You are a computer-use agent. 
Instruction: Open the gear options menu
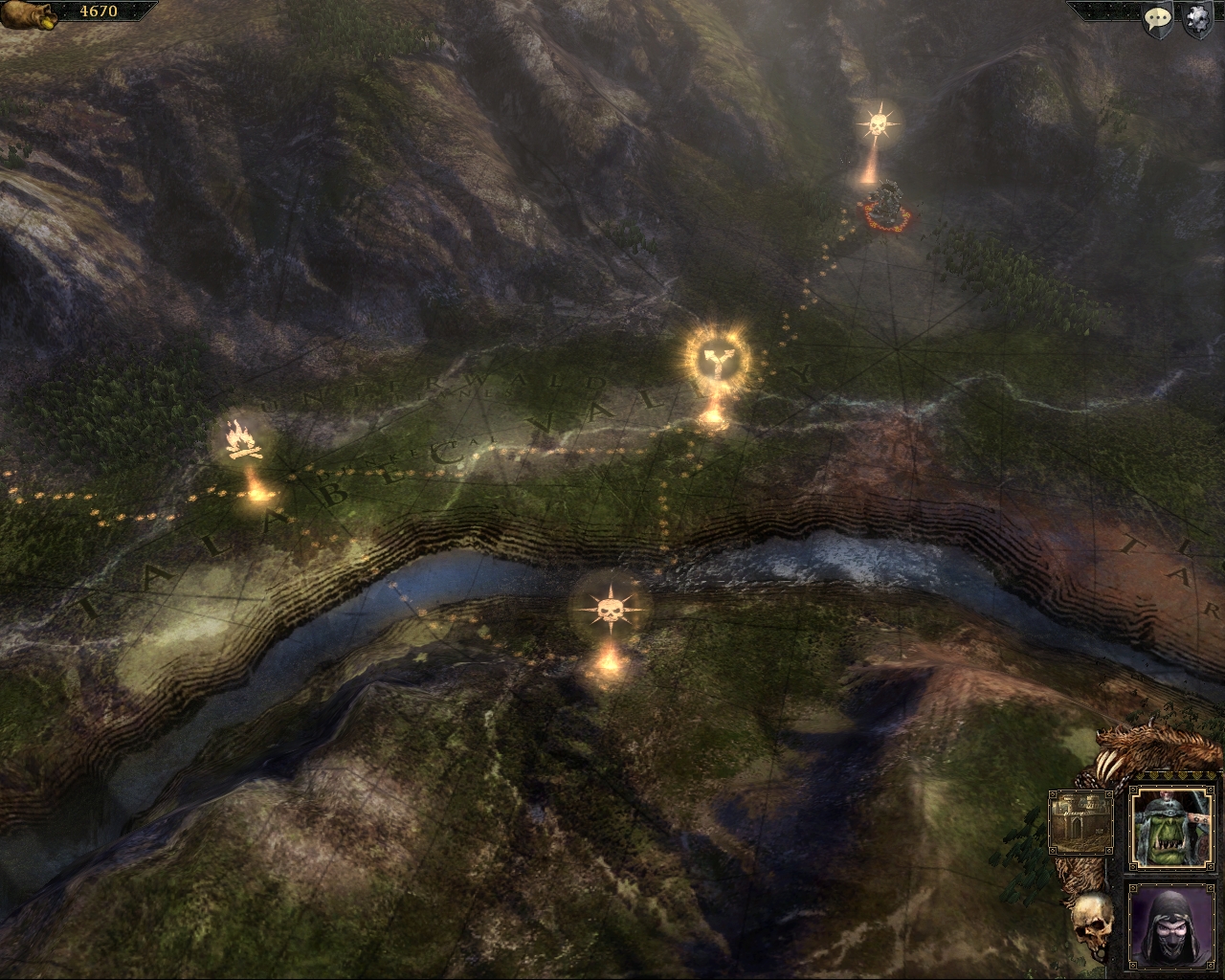click(1196, 20)
